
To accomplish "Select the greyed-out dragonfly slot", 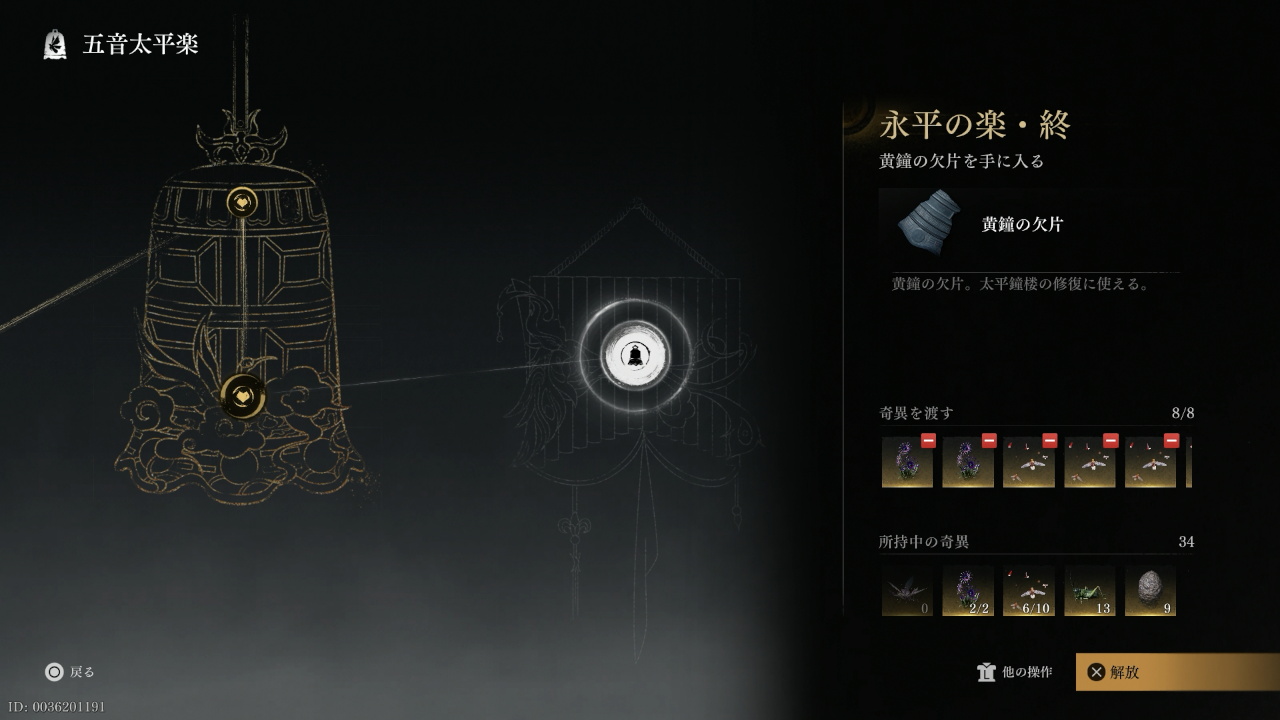I will pyautogui.click(x=907, y=591).
